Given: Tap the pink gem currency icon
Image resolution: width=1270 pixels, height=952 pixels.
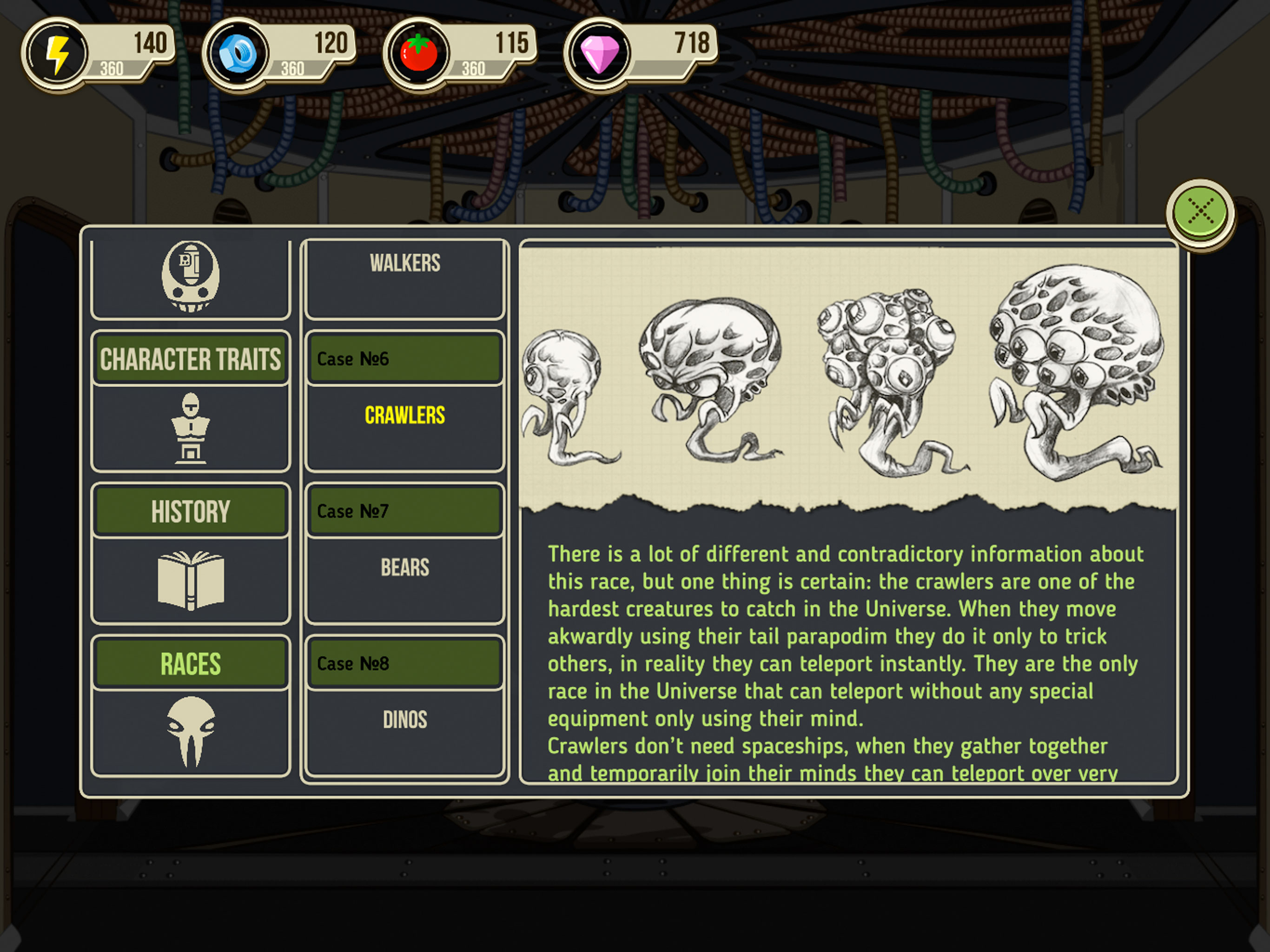Looking at the screenshot, I should (599, 54).
